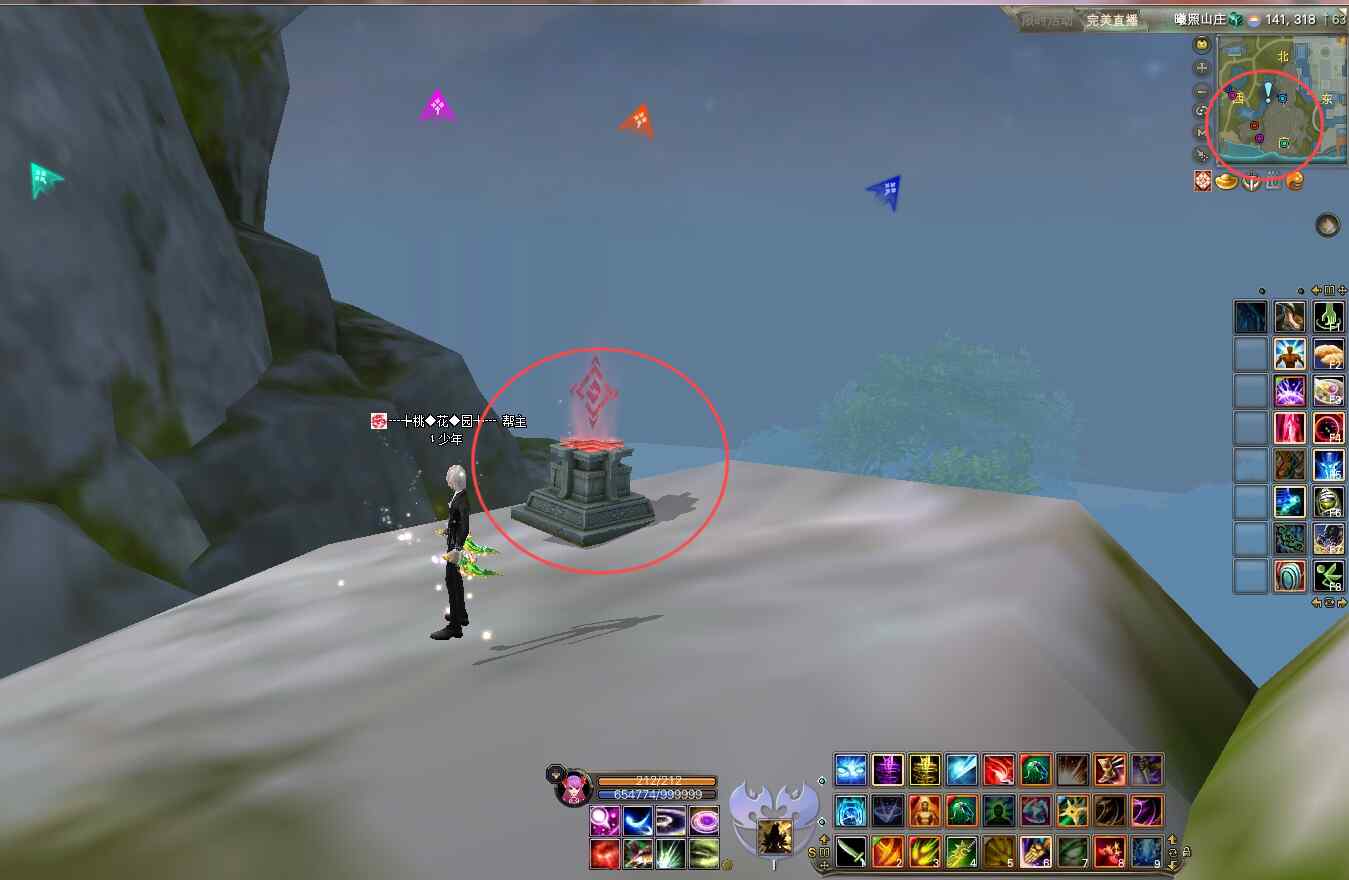Click the exclamation quest marker on minimap
The width and height of the screenshot is (1349, 880).
[x=1268, y=93]
